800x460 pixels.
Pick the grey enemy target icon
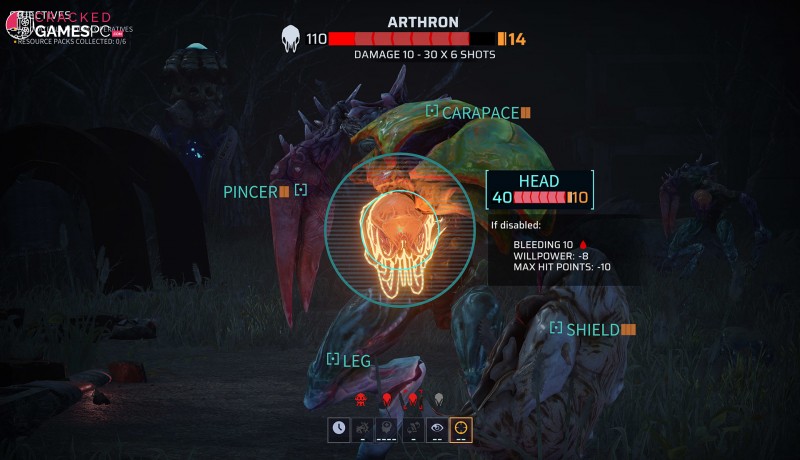pos(438,399)
